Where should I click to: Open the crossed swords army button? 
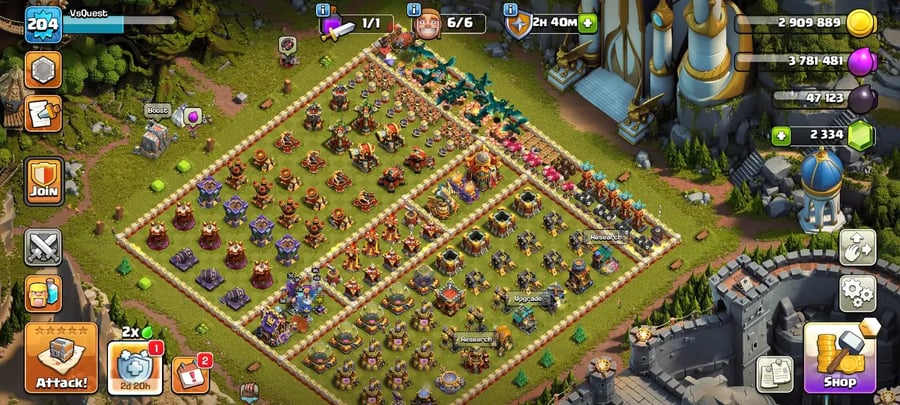[44, 246]
